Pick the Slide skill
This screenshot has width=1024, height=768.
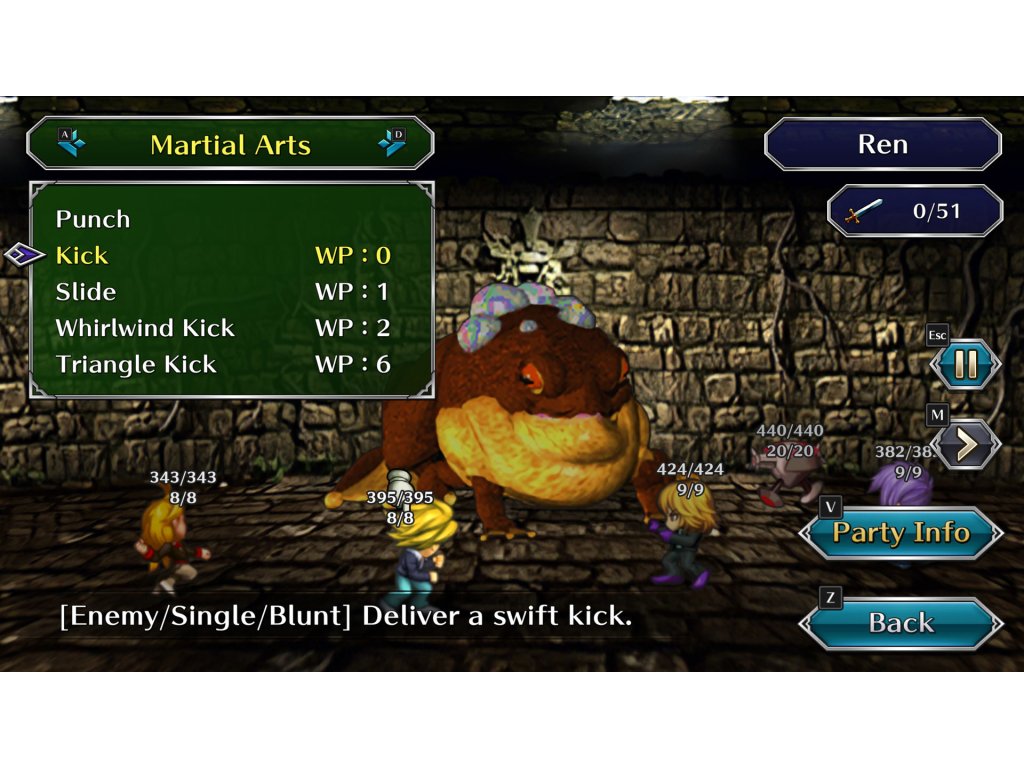[86, 292]
